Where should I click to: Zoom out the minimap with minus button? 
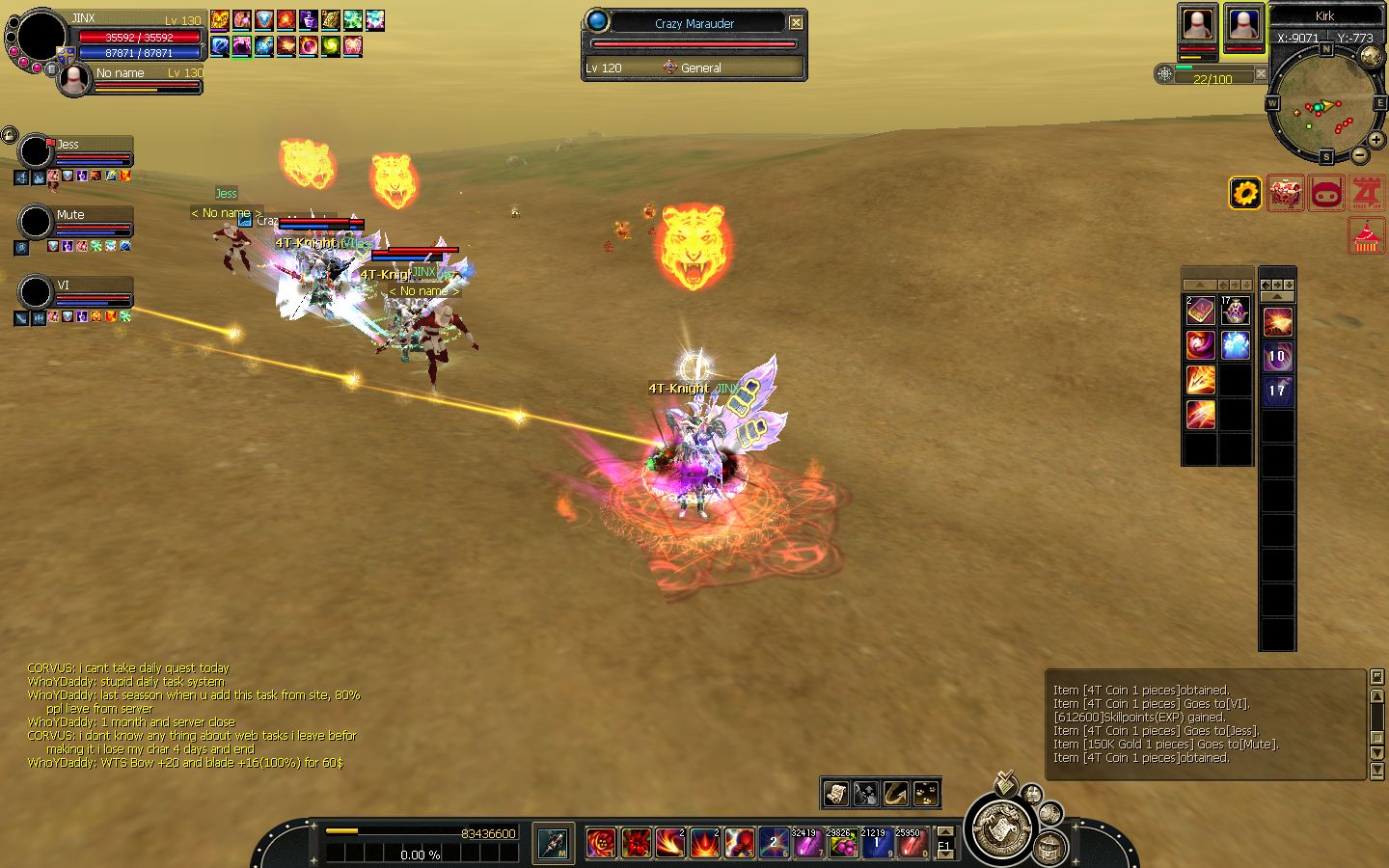(1359, 154)
